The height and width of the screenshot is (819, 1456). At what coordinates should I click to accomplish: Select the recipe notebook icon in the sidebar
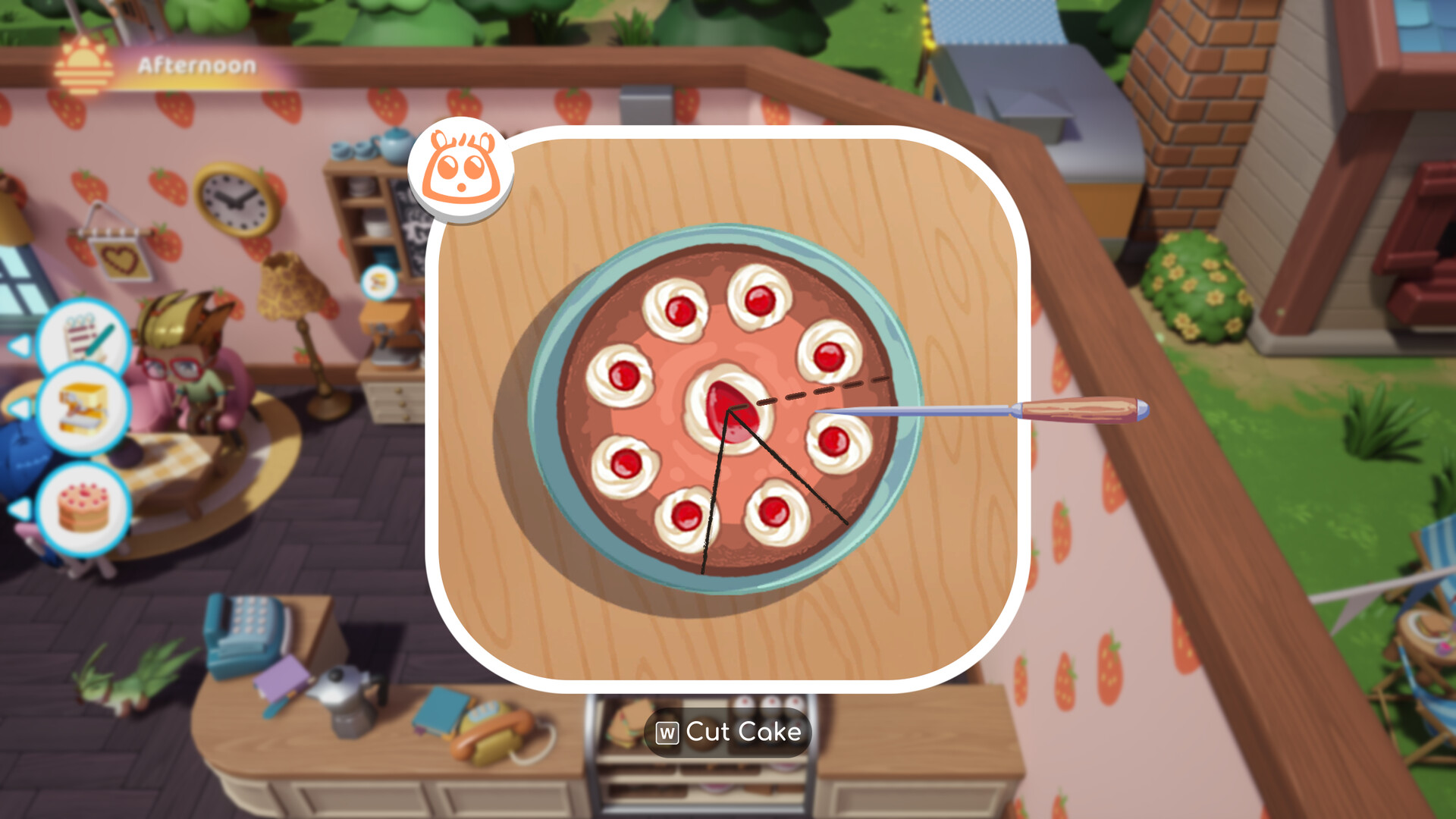tap(86, 339)
